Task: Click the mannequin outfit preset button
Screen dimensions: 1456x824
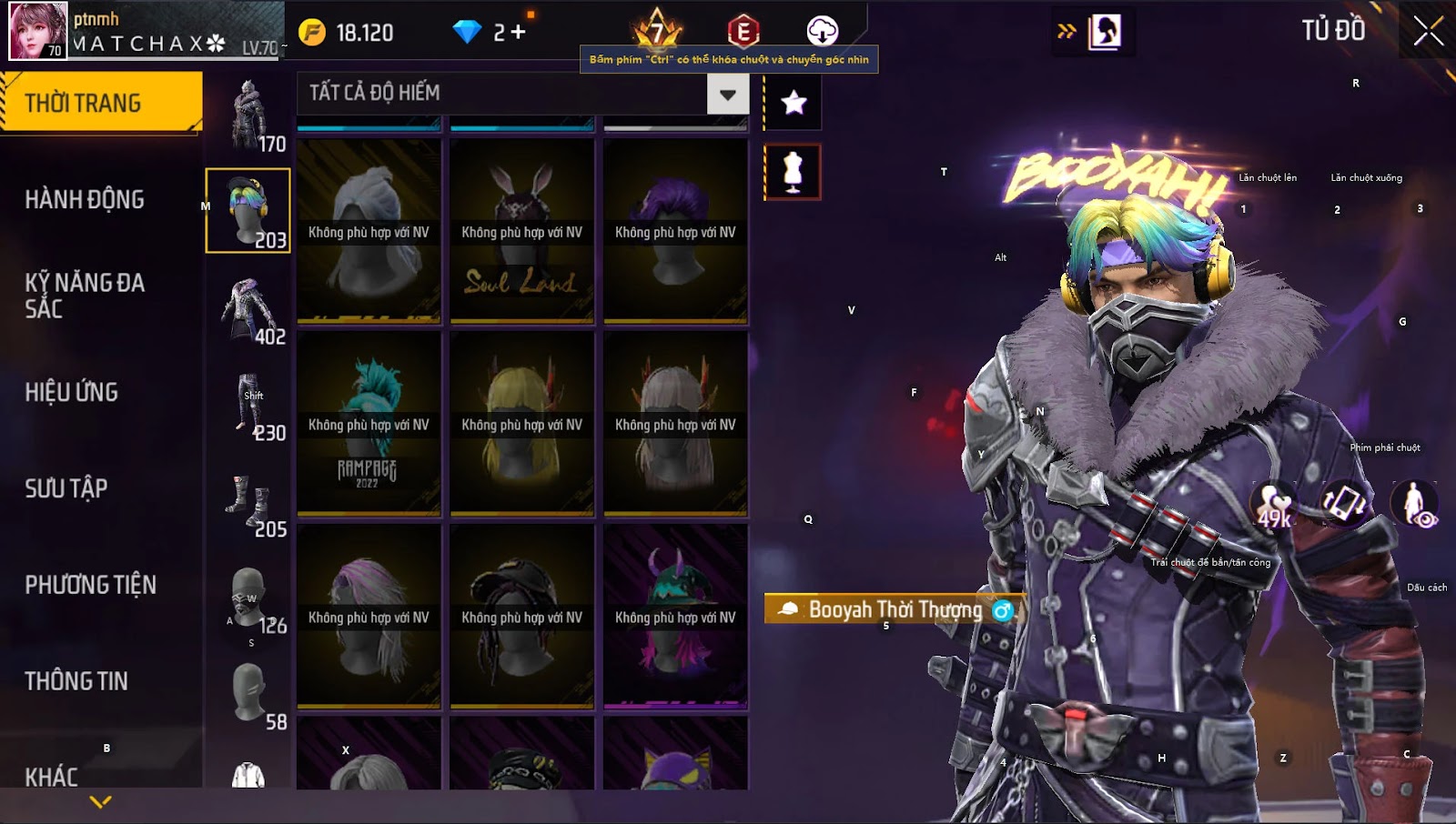Action: pyautogui.click(x=793, y=172)
